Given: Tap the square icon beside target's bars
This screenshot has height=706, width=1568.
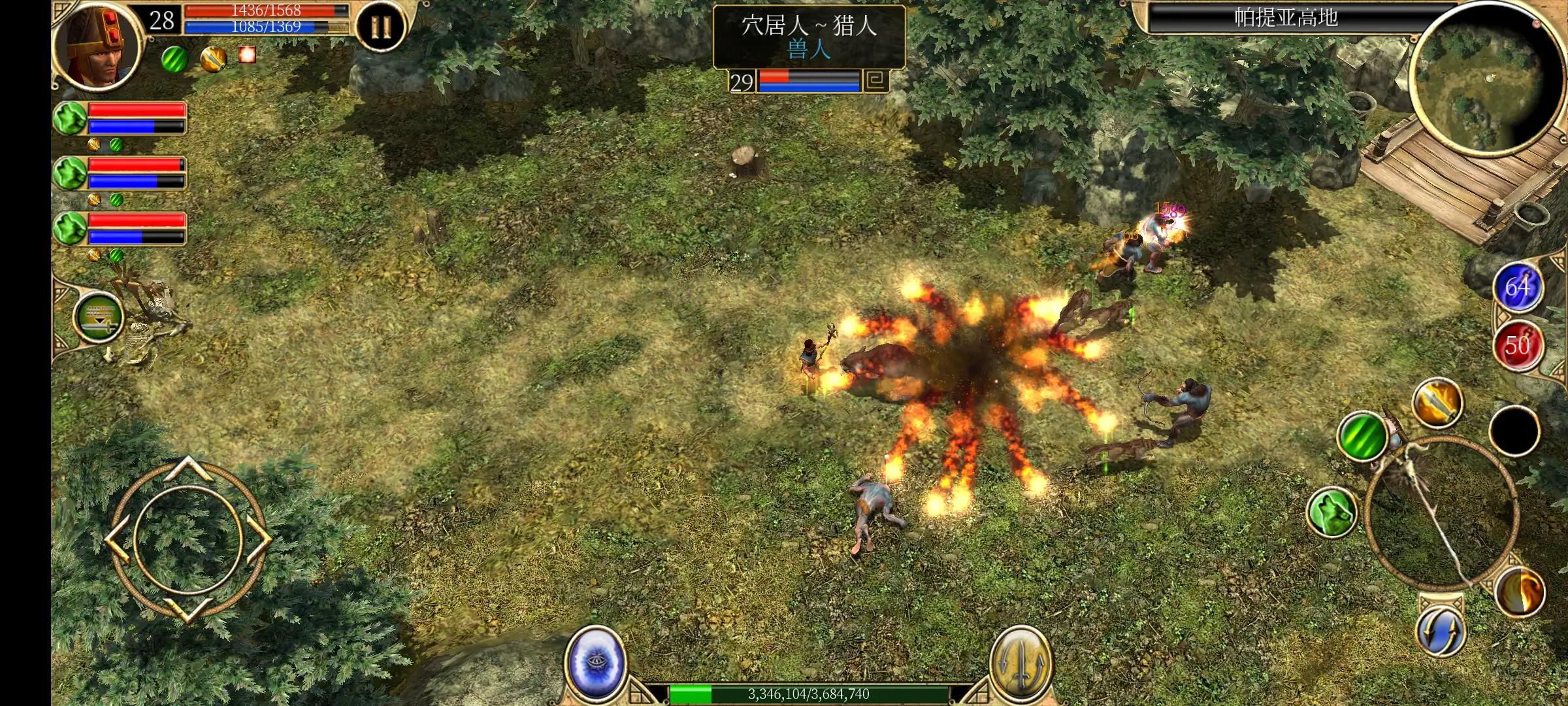Looking at the screenshot, I should tap(877, 81).
